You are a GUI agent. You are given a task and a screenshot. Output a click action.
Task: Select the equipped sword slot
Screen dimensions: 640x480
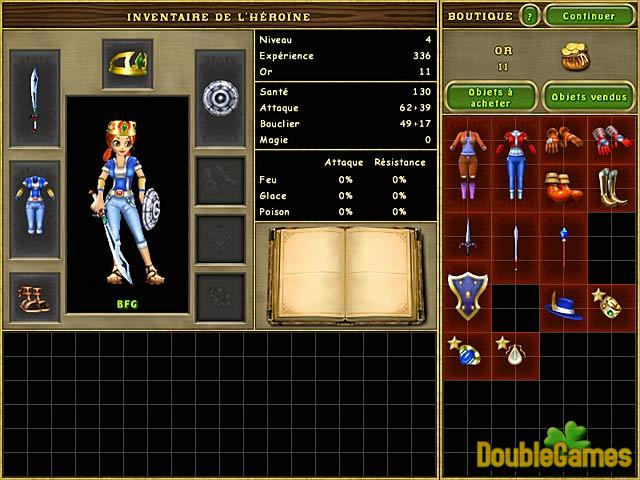click(34, 98)
